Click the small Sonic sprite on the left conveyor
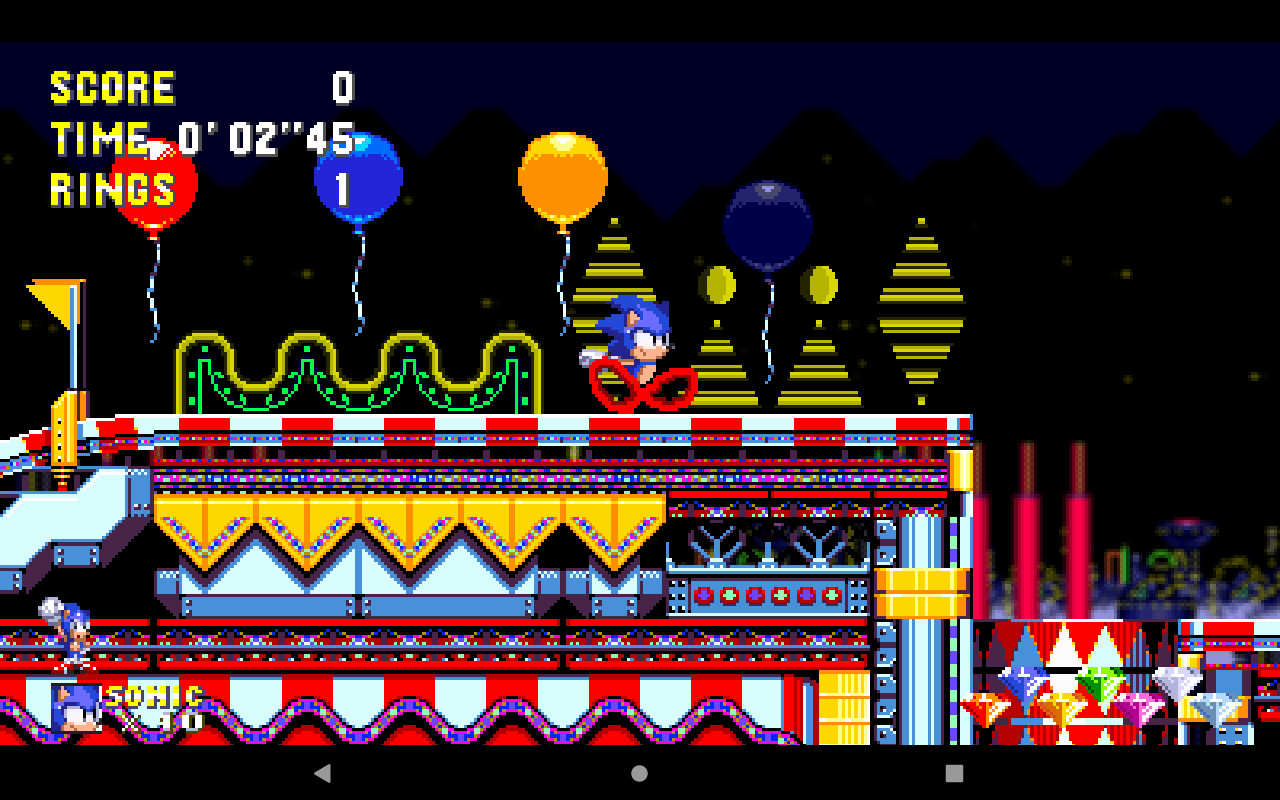 pyautogui.click(x=68, y=637)
